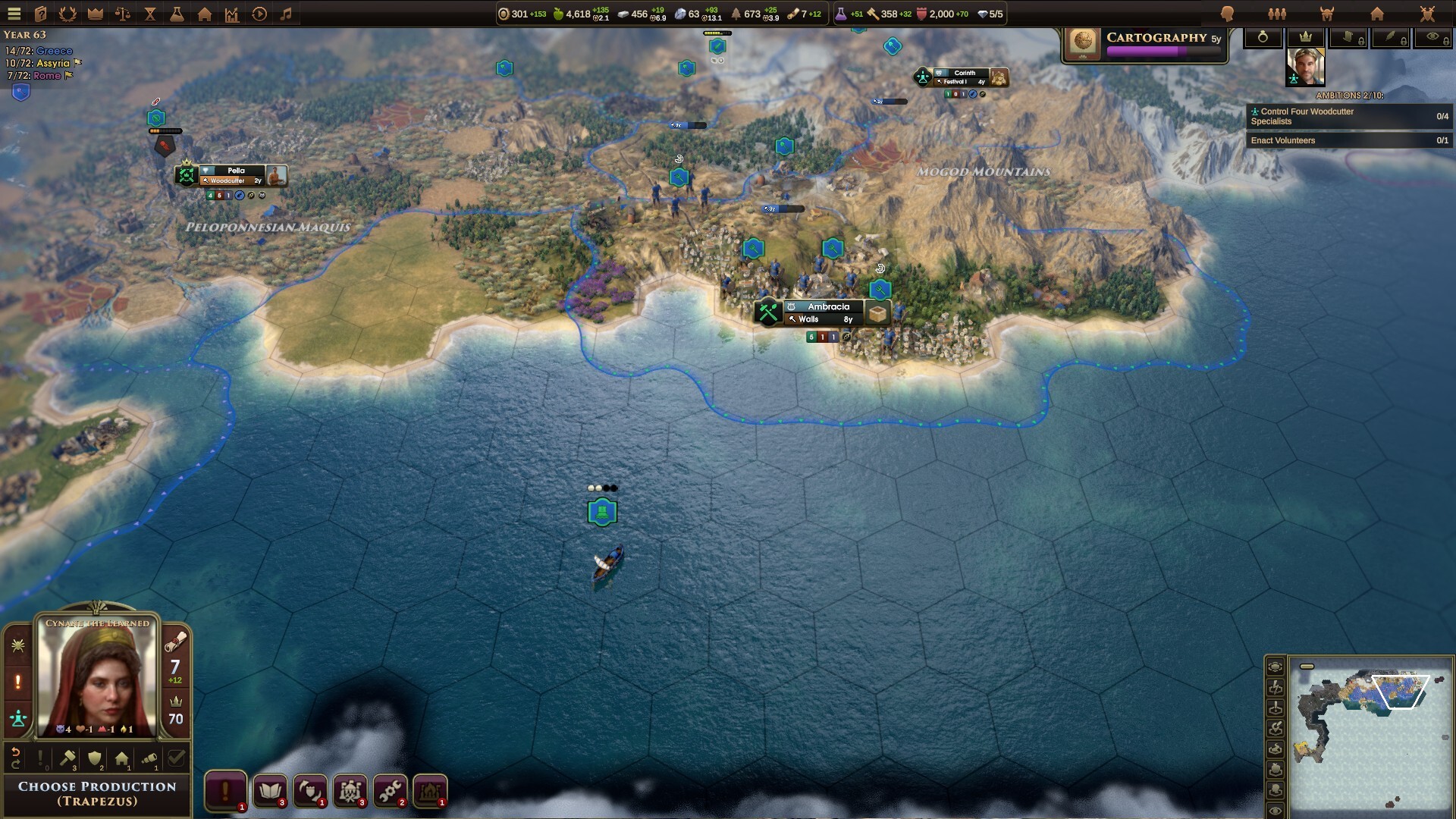The height and width of the screenshot is (819, 1456).
Task: Select the laurel victory progress icon
Action: (67, 13)
